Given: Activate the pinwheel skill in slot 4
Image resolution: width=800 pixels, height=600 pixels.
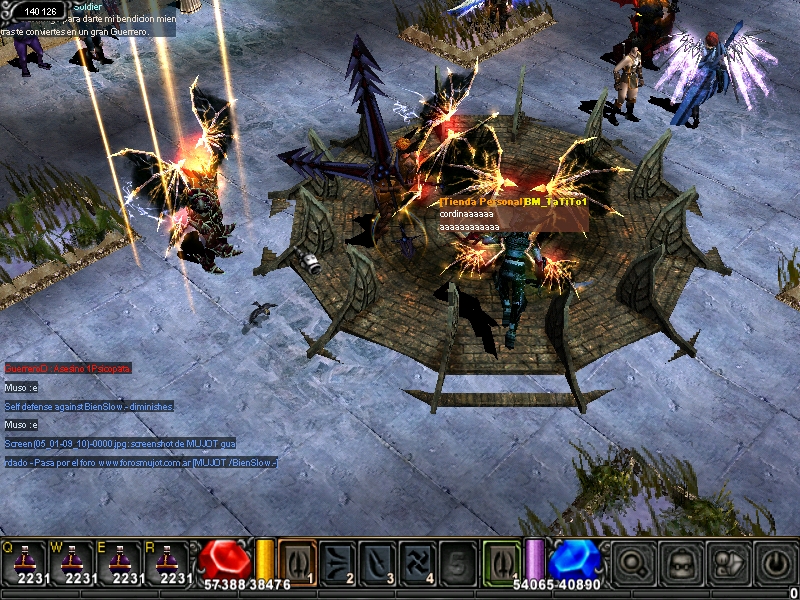Looking at the screenshot, I should [x=417, y=561].
